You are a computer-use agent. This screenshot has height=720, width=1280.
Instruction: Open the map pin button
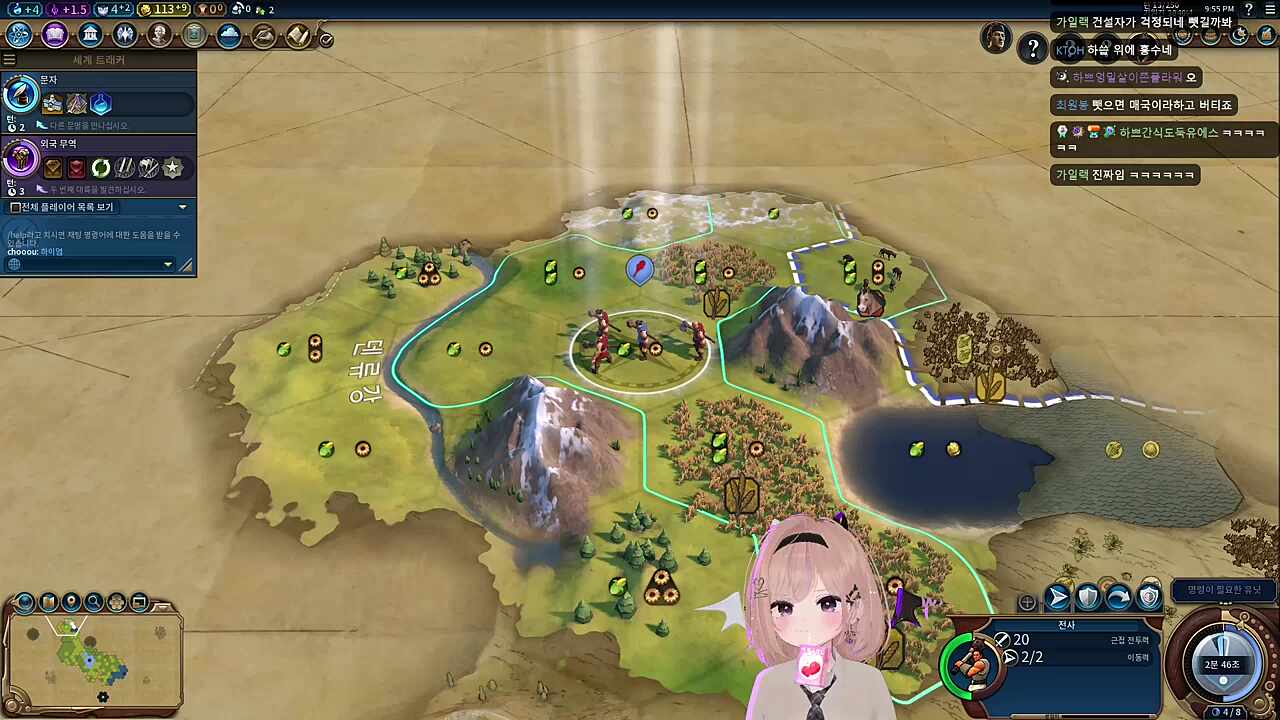tap(71, 602)
